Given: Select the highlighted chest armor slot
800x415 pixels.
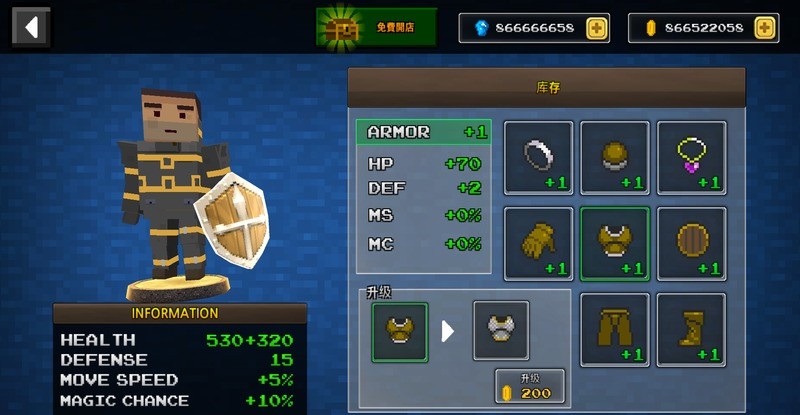Looking at the screenshot, I should [x=615, y=243].
